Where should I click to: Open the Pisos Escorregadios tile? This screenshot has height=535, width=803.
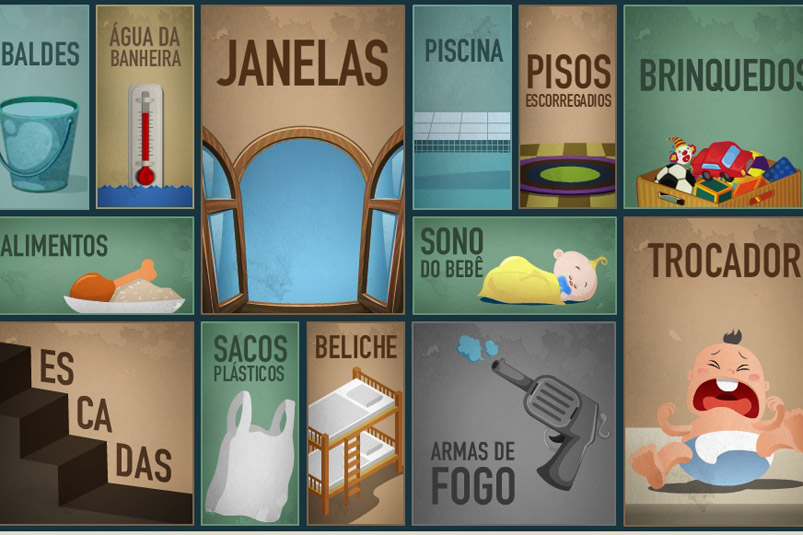tap(567, 108)
